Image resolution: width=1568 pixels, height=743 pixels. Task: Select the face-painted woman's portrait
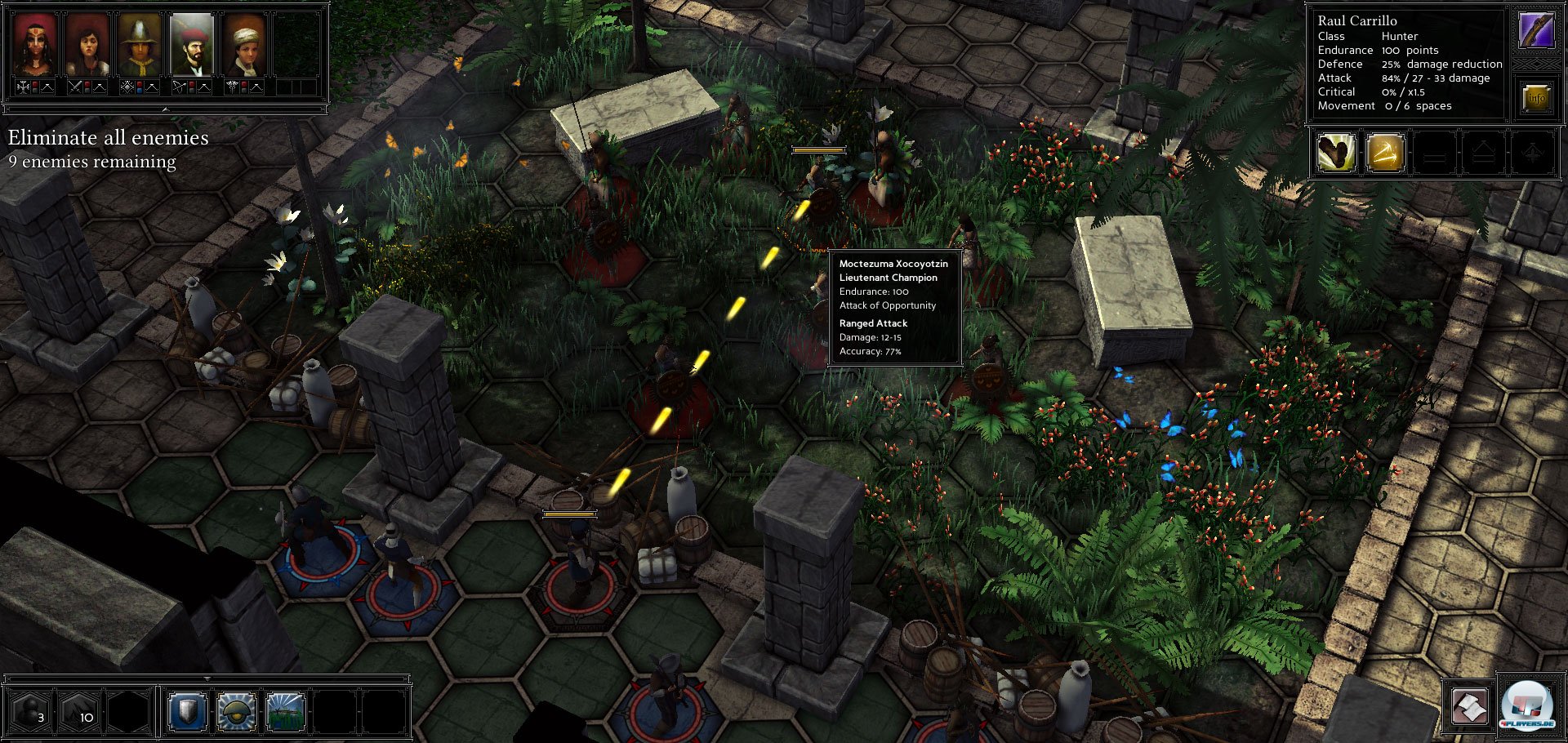(x=35, y=46)
